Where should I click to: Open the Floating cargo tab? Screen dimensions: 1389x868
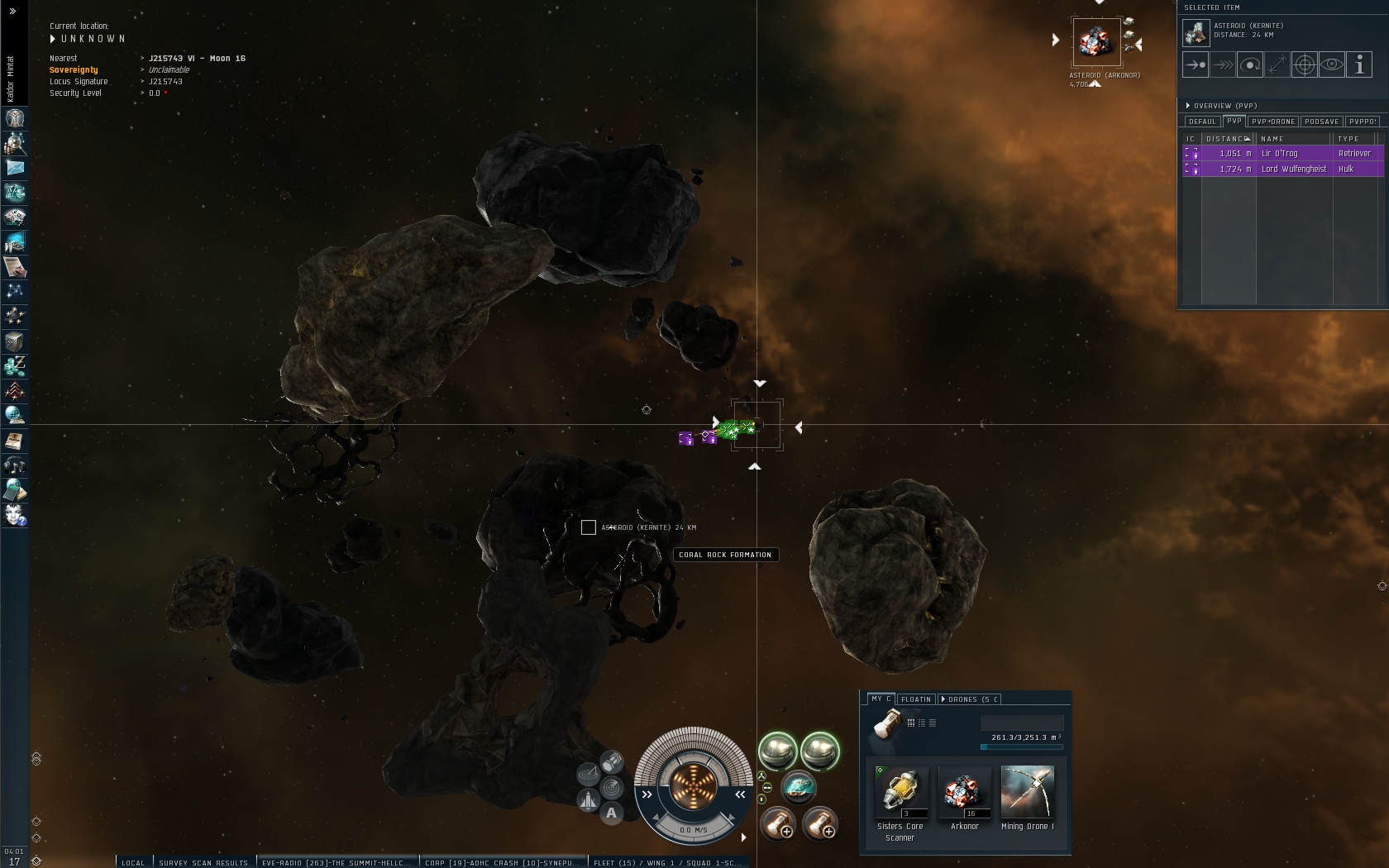coord(916,699)
